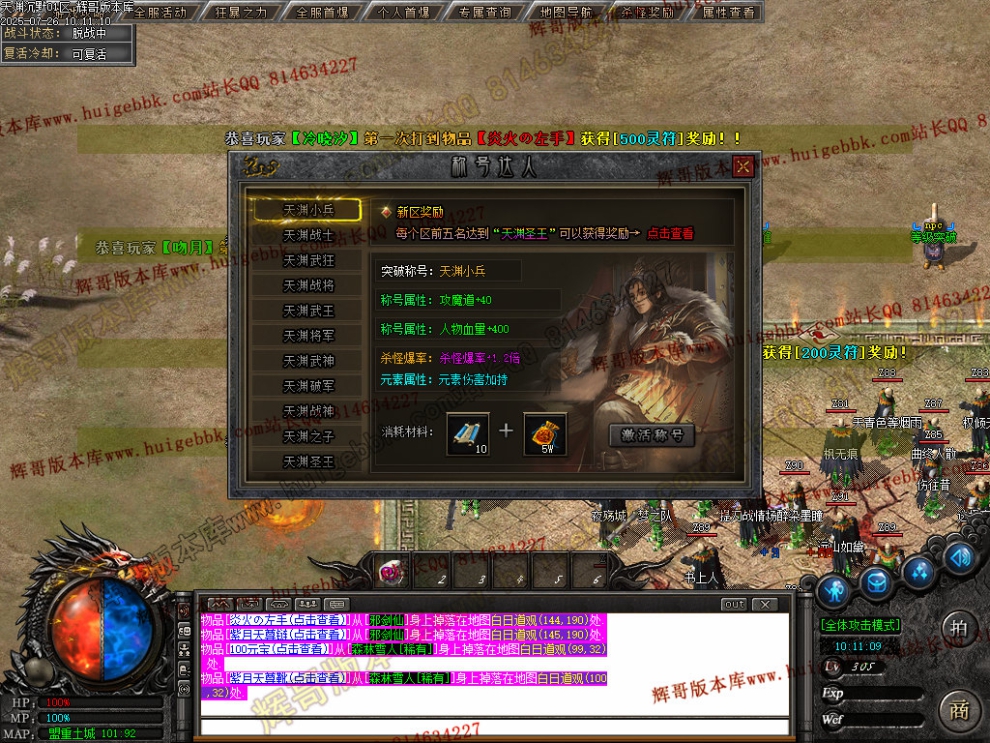Use the item in hotbar slot 1
This screenshot has height=743, width=990.
pyautogui.click(x=393, y=573)
